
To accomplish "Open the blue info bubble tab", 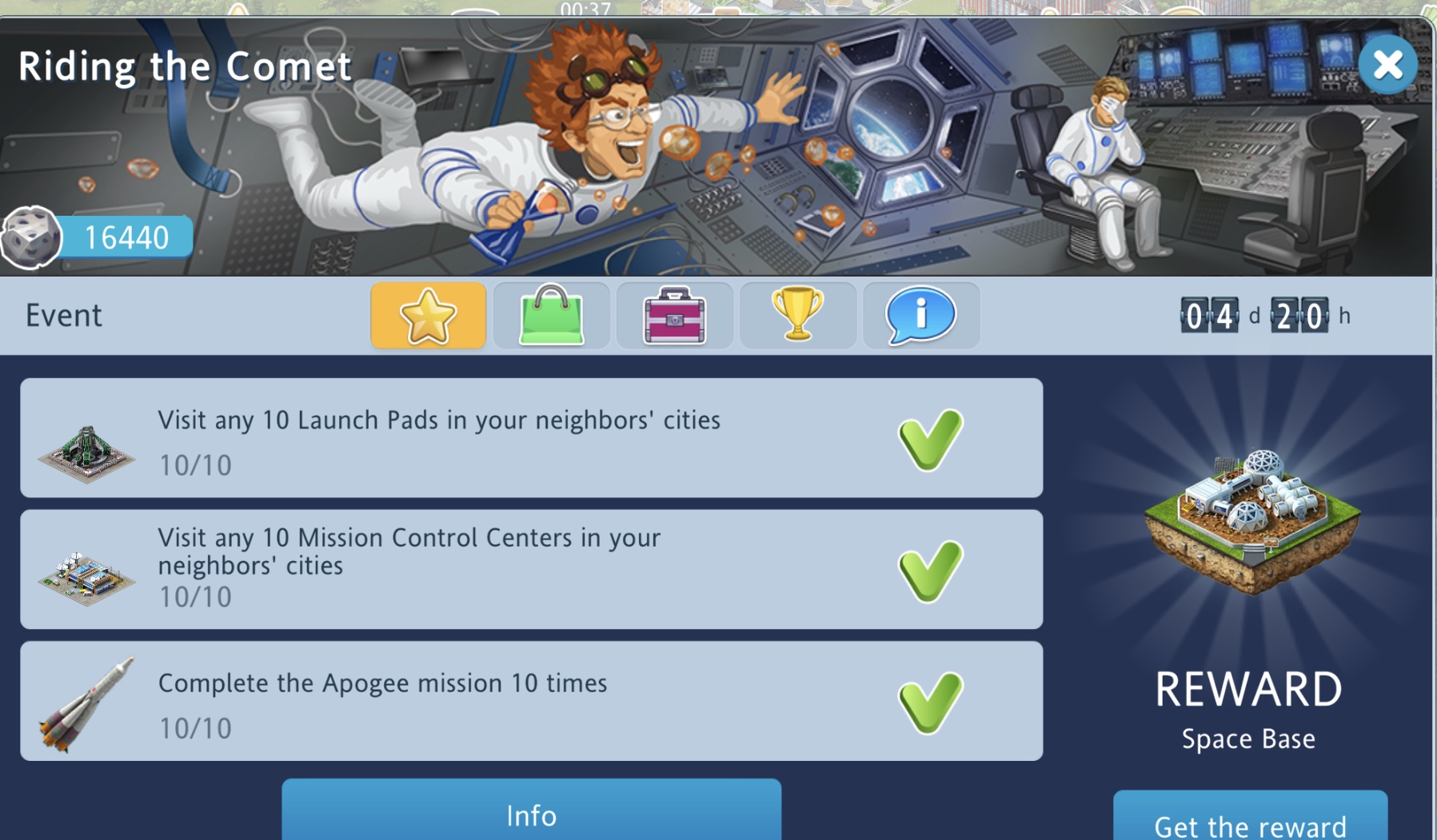I will (920, 315).
